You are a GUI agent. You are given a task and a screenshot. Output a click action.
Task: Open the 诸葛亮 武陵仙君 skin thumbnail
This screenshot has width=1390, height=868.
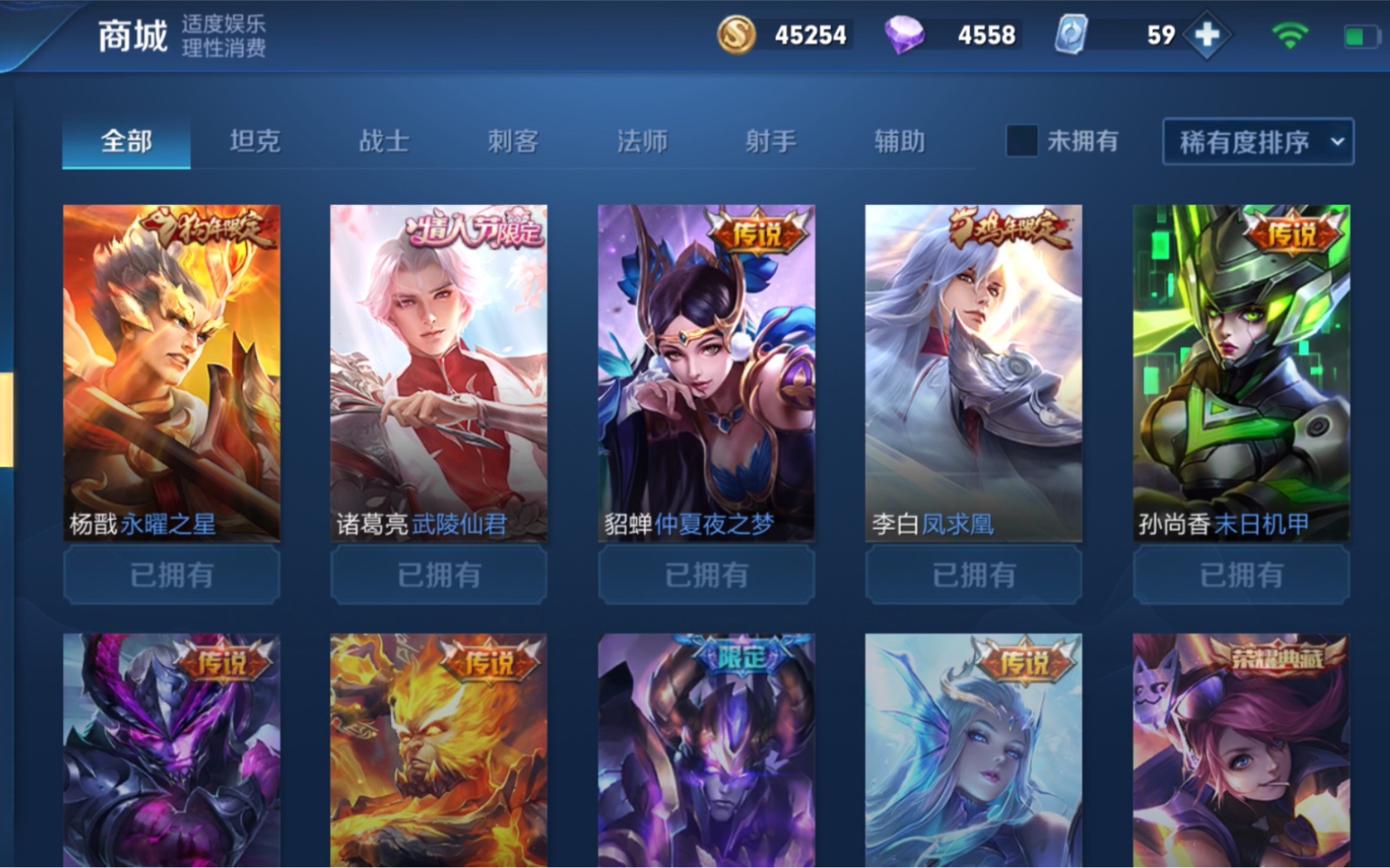pos(438,366)
